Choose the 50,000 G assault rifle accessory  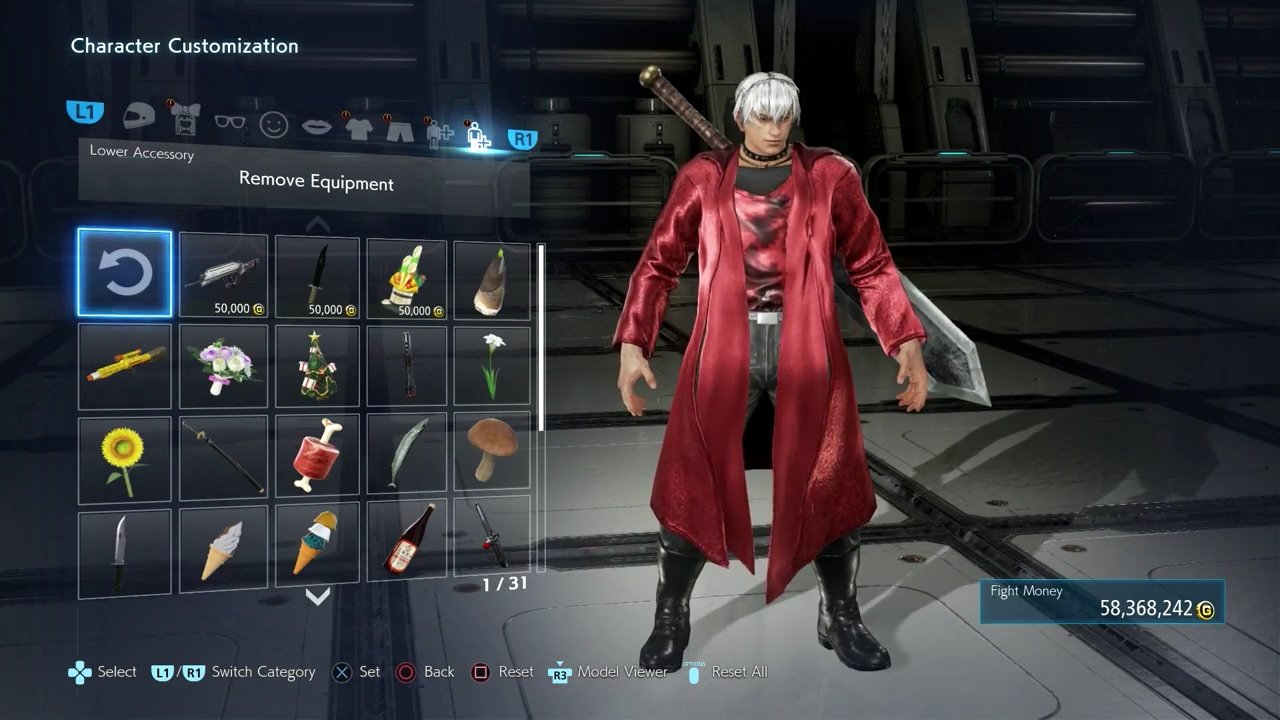point(223,277)
